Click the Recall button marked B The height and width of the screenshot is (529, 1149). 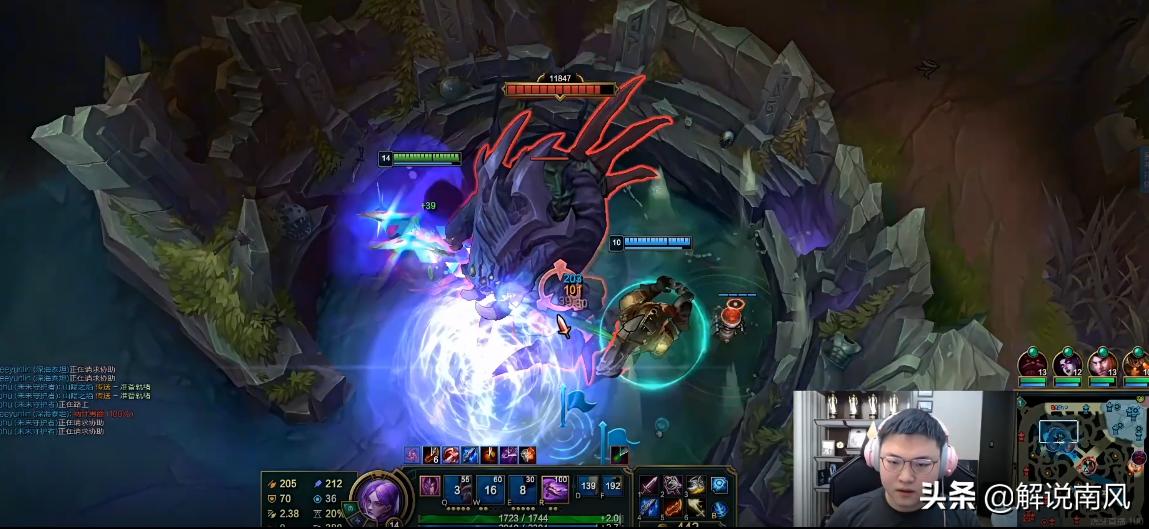[719, 508]
